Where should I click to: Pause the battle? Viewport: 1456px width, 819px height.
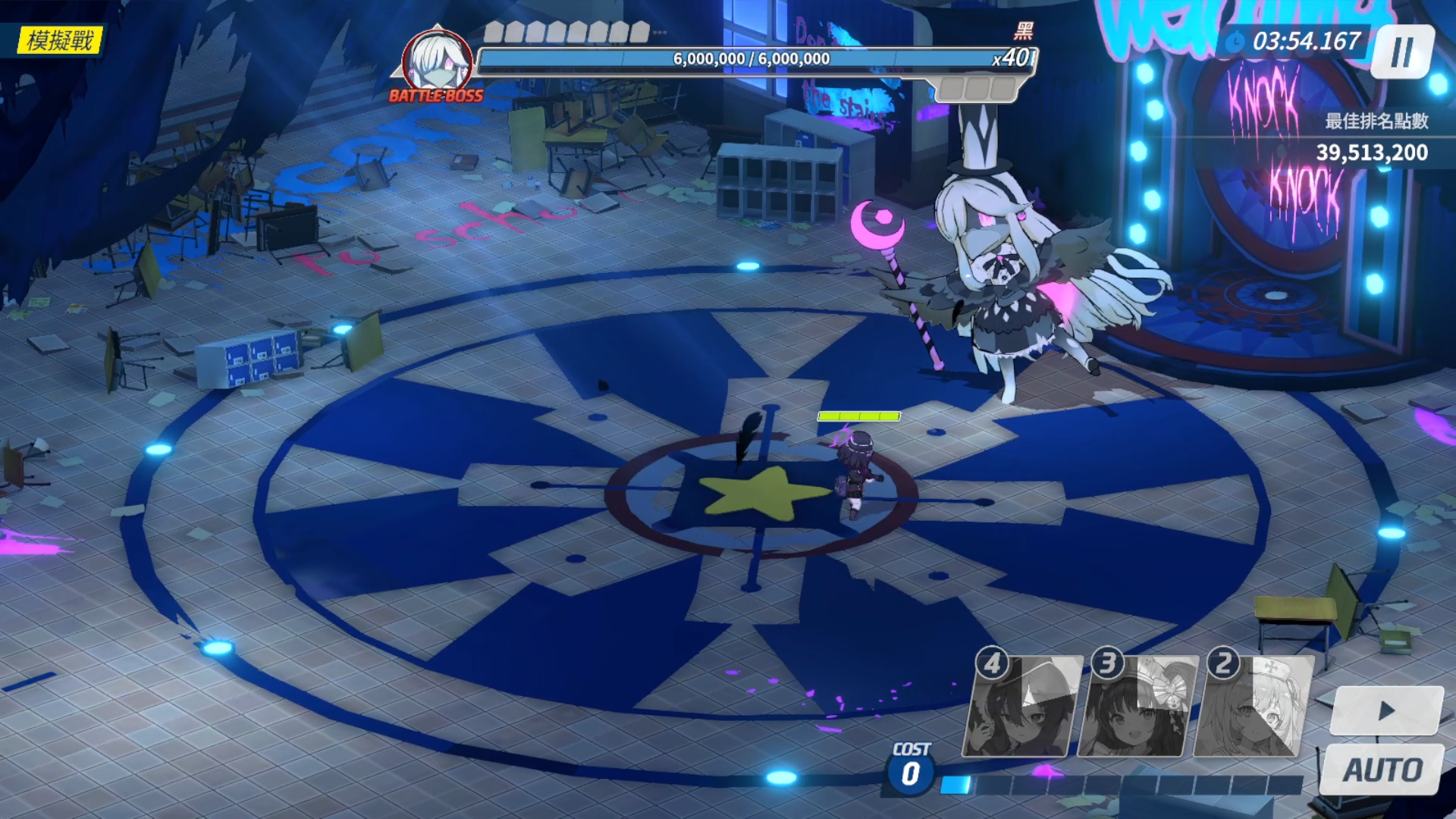point(1402,52)
